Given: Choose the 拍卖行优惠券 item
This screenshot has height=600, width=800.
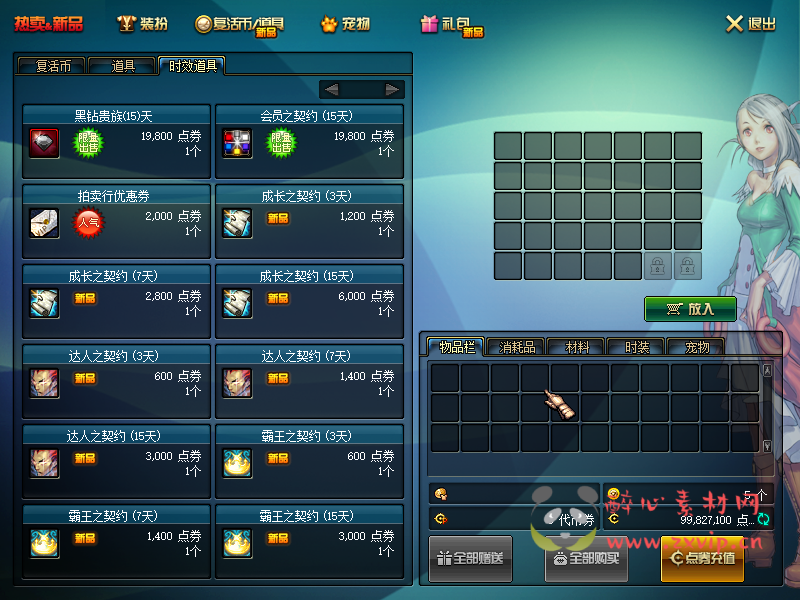Looking at the screenshot, I should click(116, 221).
